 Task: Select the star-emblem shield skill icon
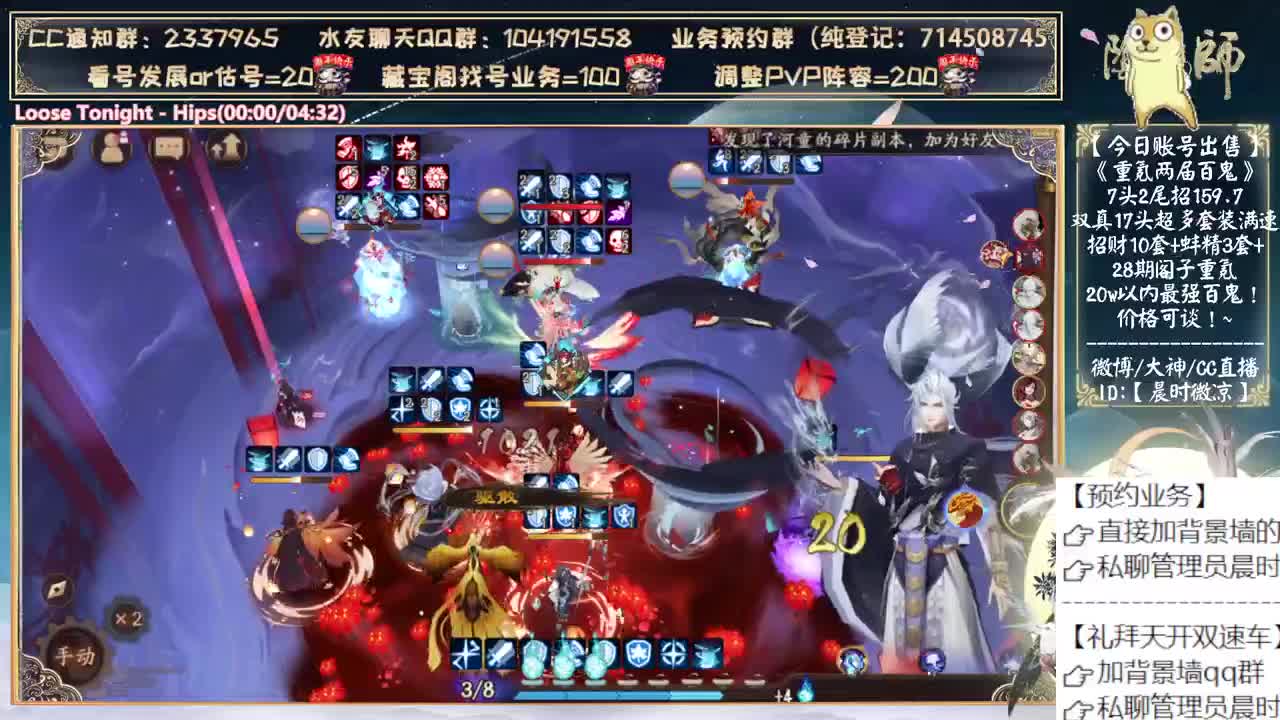pyautogui.click(x=640, y=653)
